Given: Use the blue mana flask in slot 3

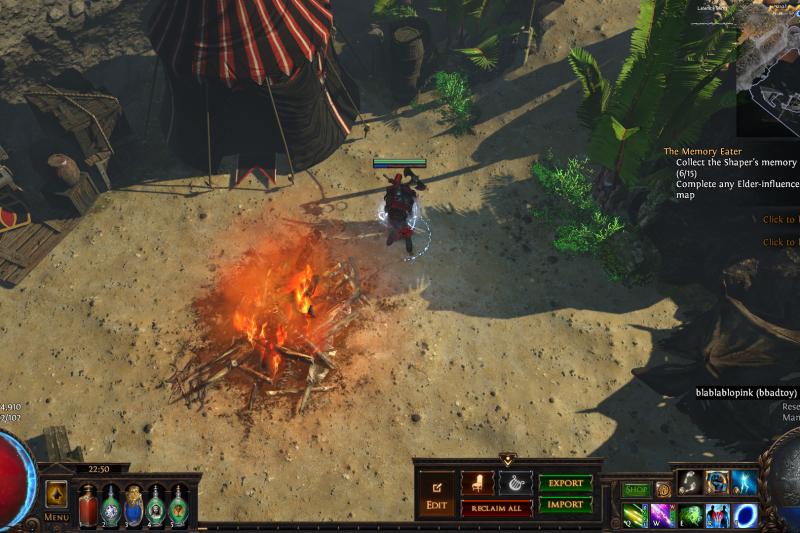Looking at the screenshot, I should [x=133, y=504].
